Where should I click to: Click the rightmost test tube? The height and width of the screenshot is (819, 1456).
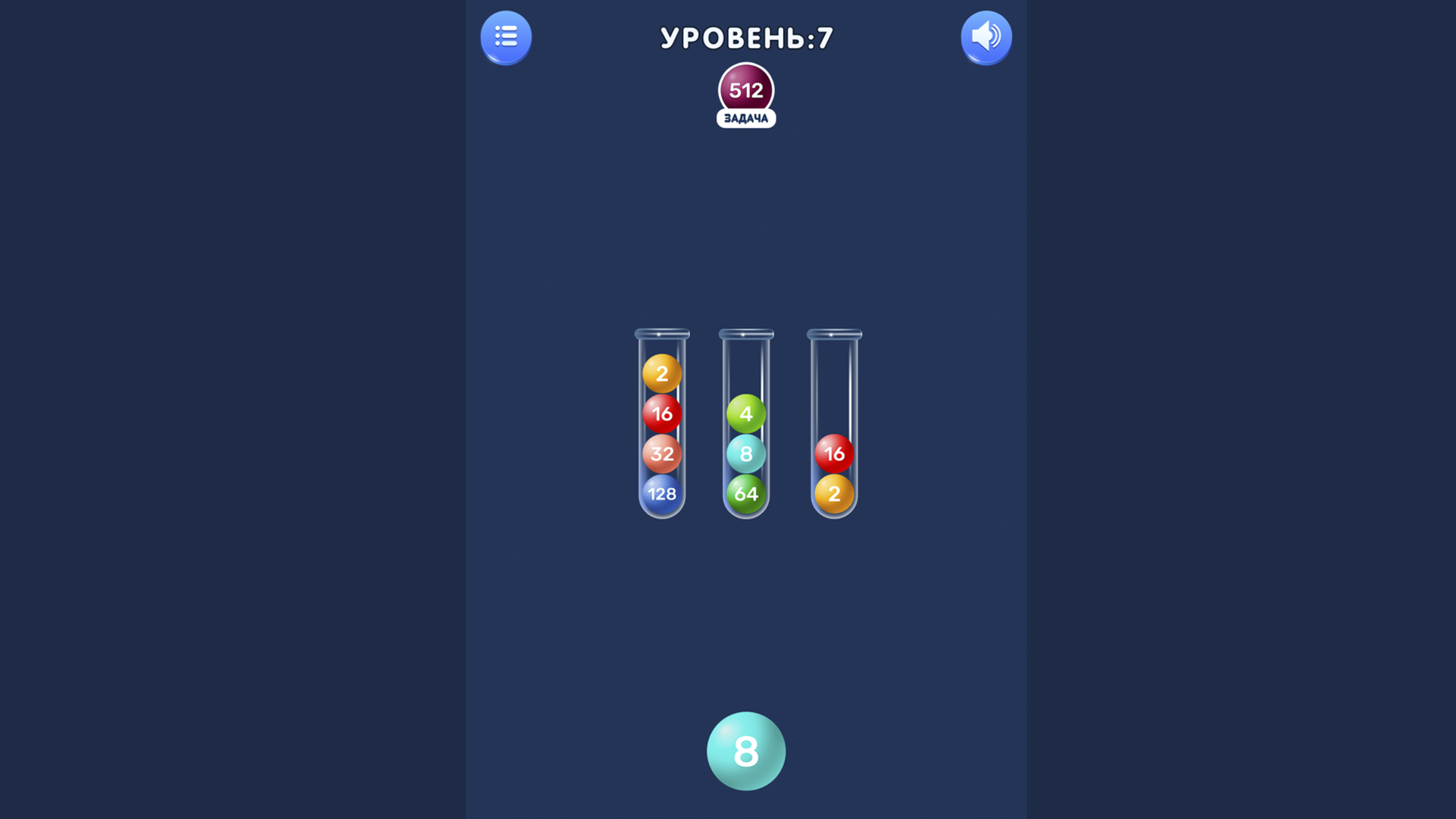[834, 425]
